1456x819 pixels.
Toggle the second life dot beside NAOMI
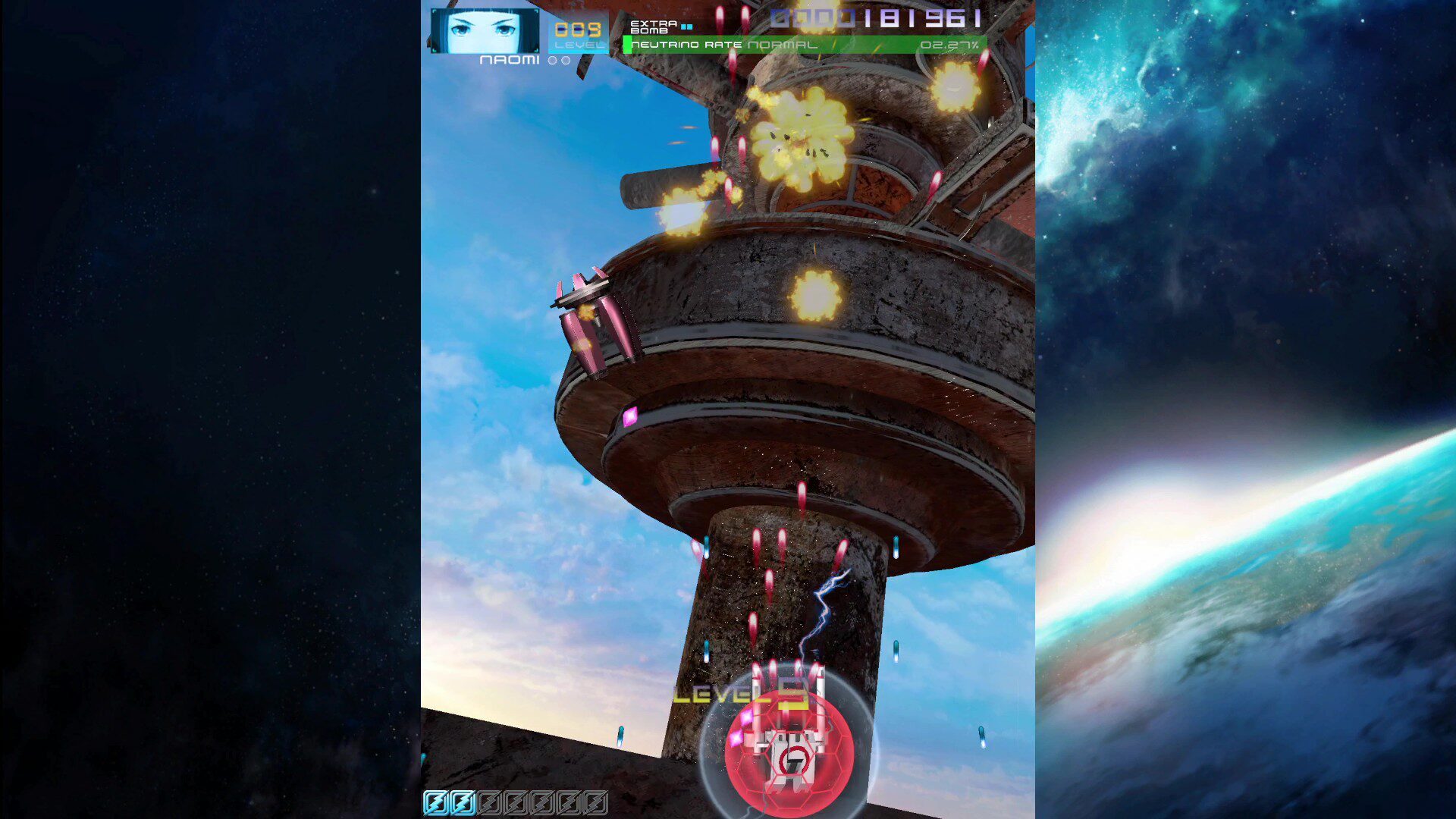[x=565, y=61]
